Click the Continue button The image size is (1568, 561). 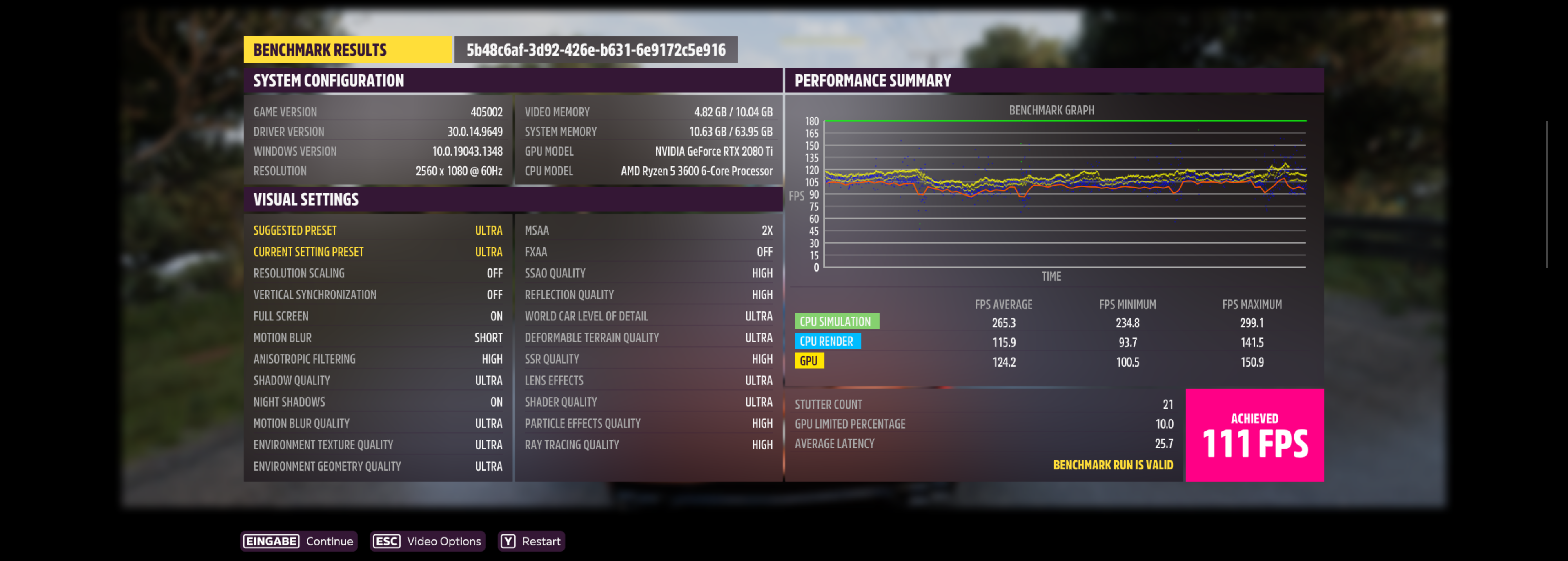329,541
